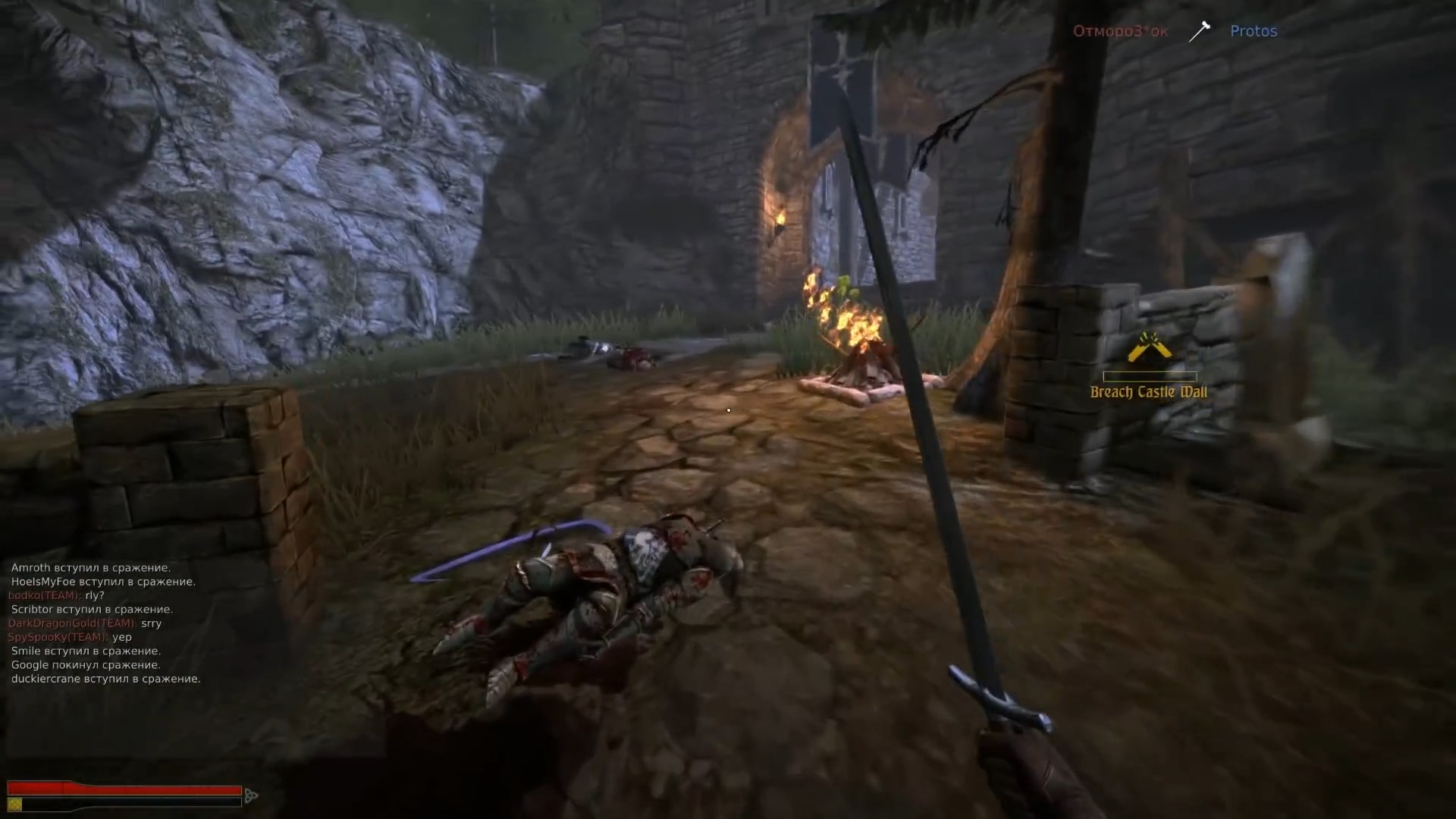The width and height of the screenshot is (1456, 819).
Task: Toggle the Breach Castle Wall objective marker
Action: [x=1150, y=371]
